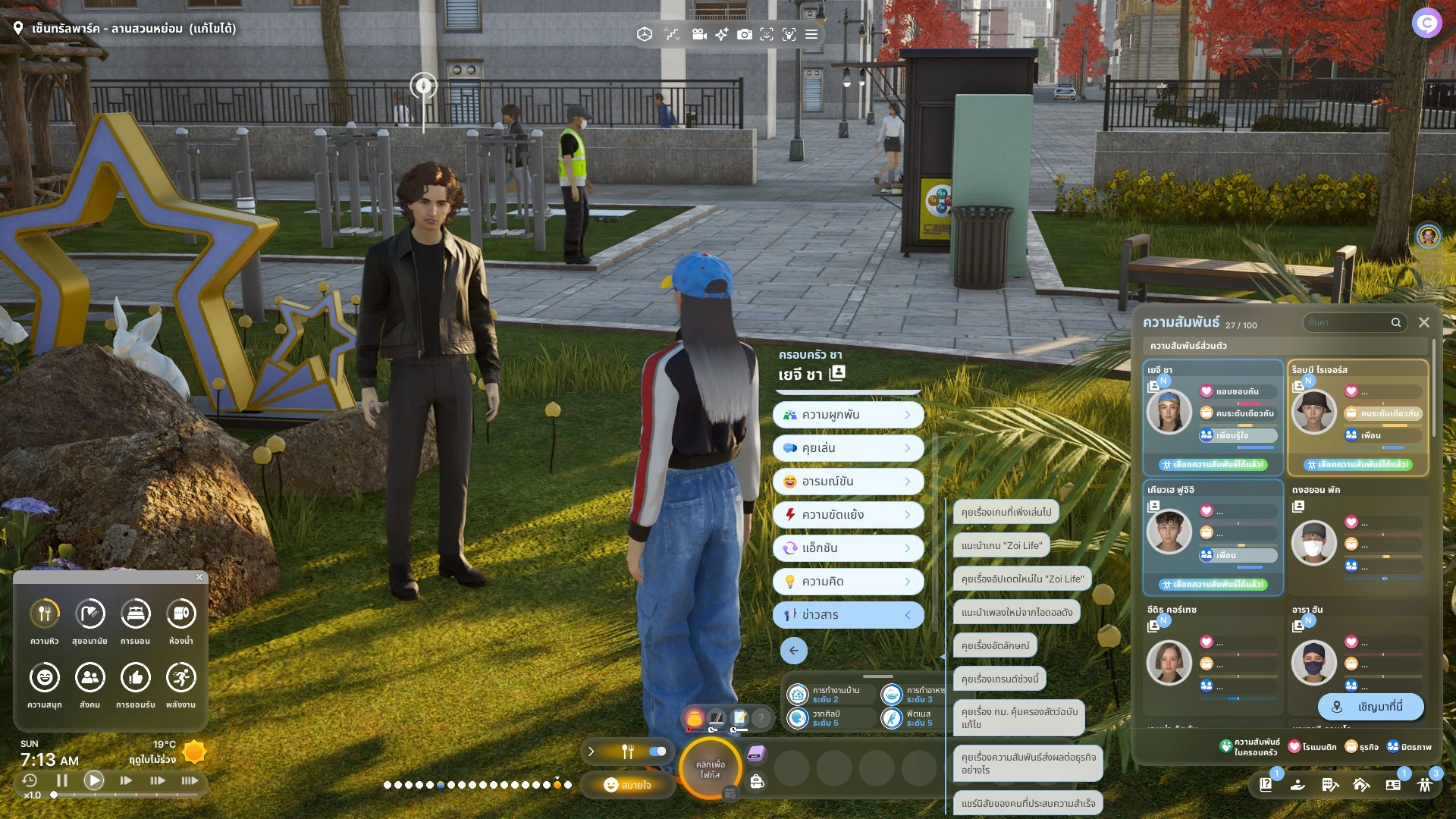Open the camera photo mode icon

tap(745, 34)
